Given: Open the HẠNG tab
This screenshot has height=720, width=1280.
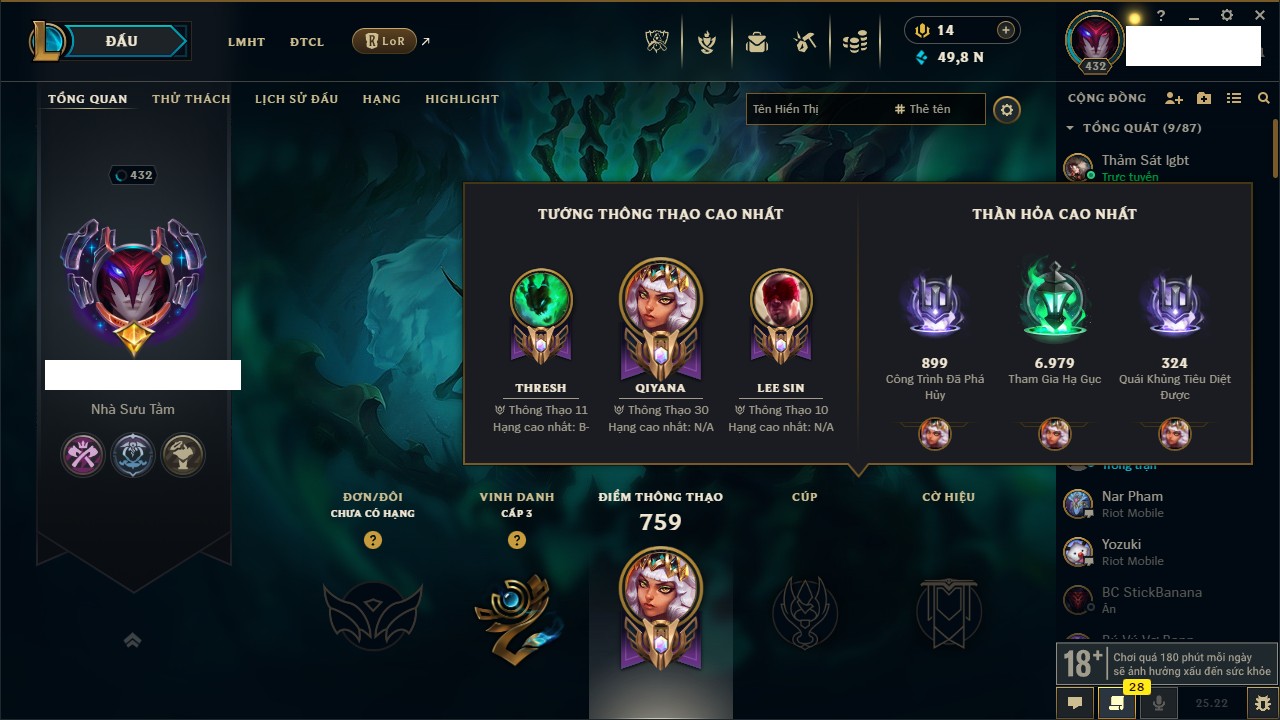Looking at the screenshot, I should pos(381,99).
